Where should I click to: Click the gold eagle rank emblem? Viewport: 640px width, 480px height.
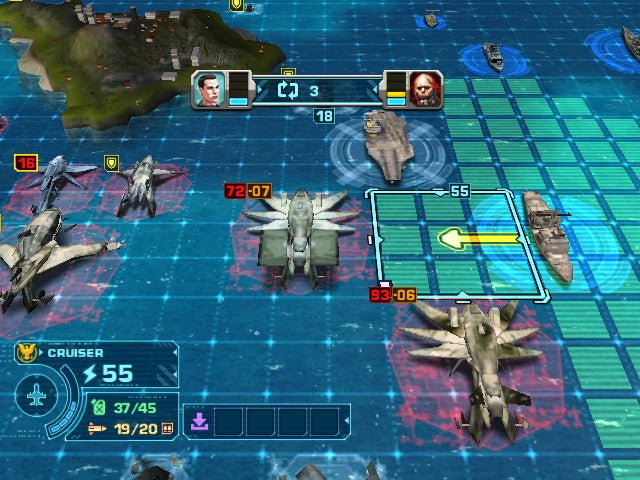[28, 352]
